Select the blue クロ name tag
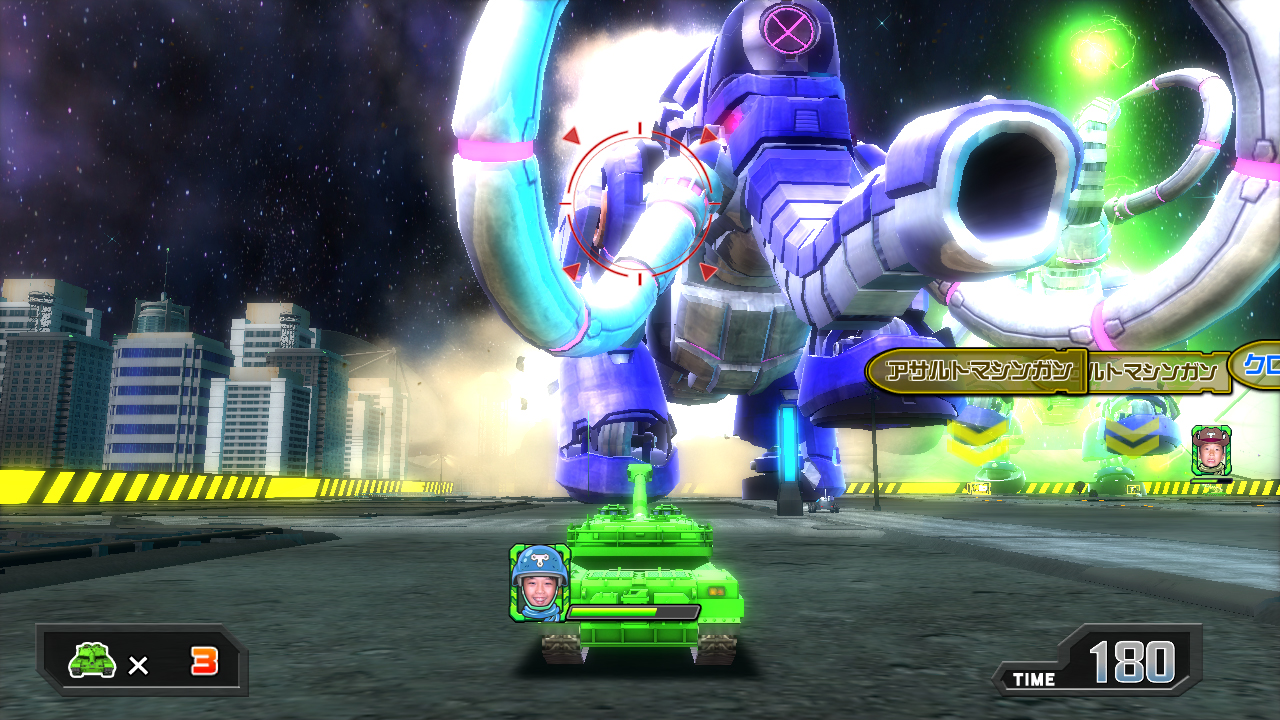Viewport: 1280px width, 720px height. tap(1257, 366)
